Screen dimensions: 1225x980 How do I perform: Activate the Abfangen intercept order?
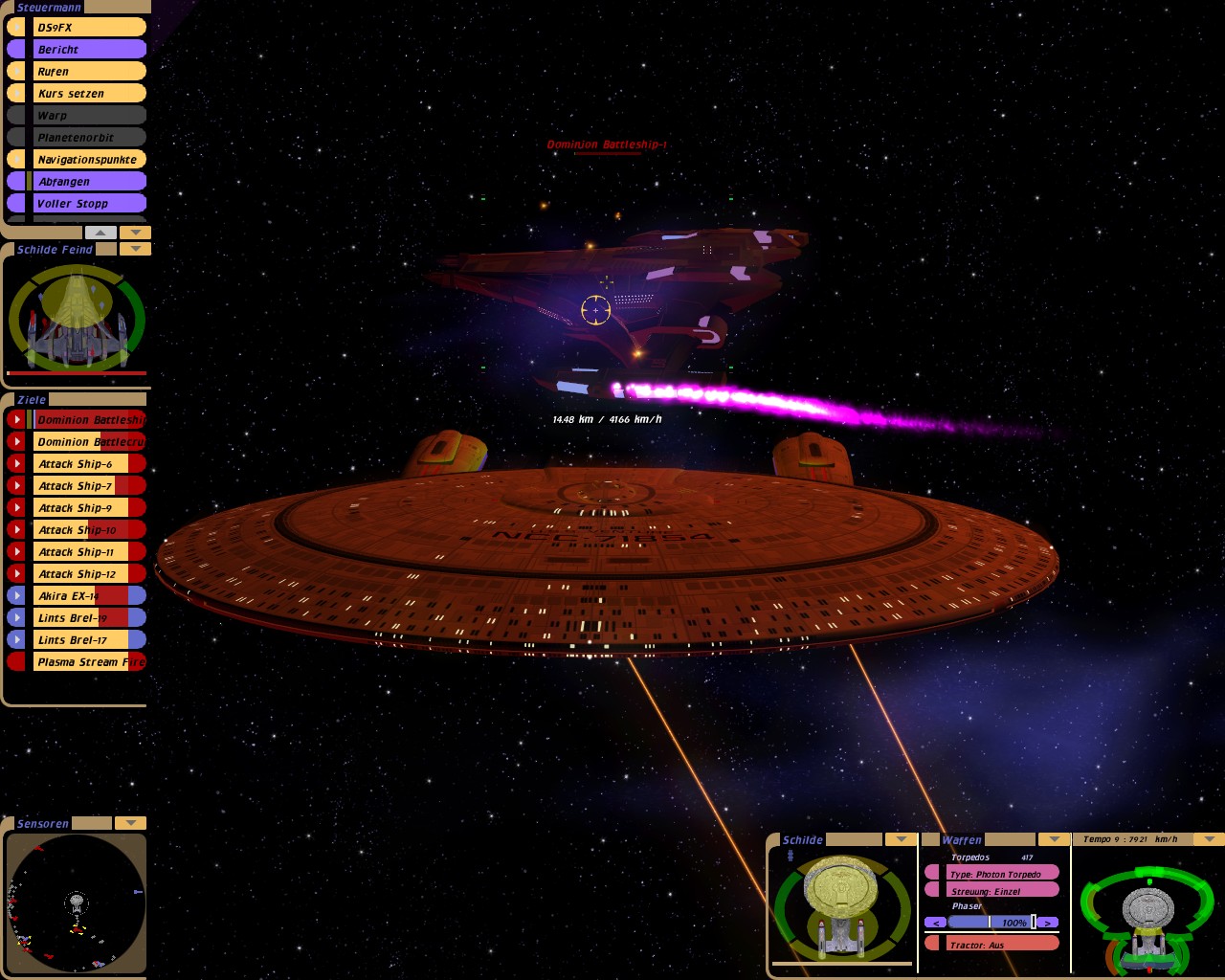tap(88, 182)
